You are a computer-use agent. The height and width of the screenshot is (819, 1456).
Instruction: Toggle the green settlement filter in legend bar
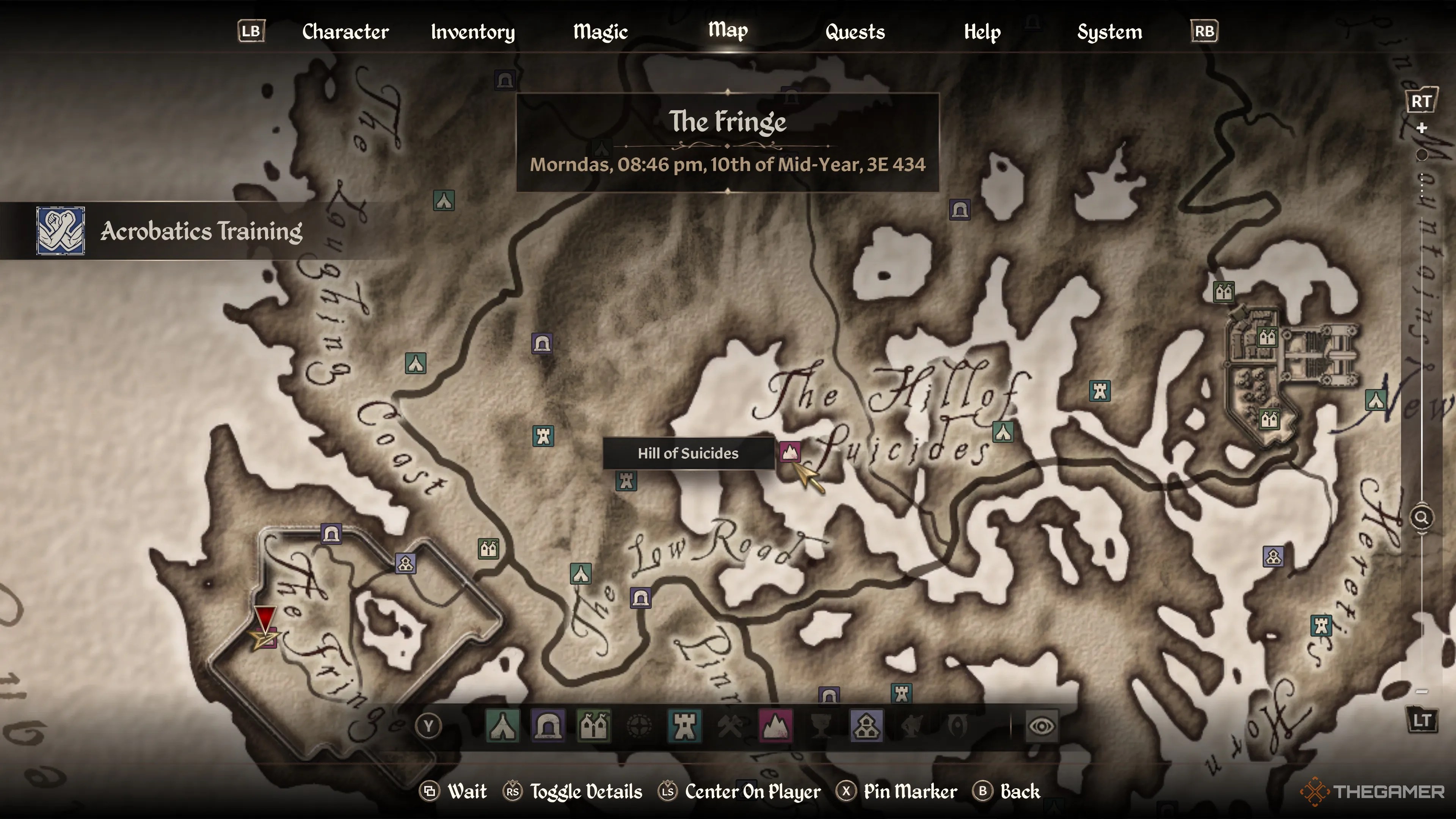click(593, 726)
